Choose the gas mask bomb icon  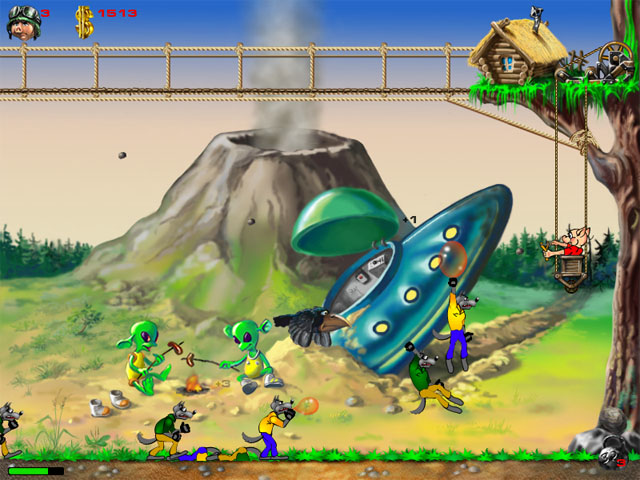pos(608,456)
